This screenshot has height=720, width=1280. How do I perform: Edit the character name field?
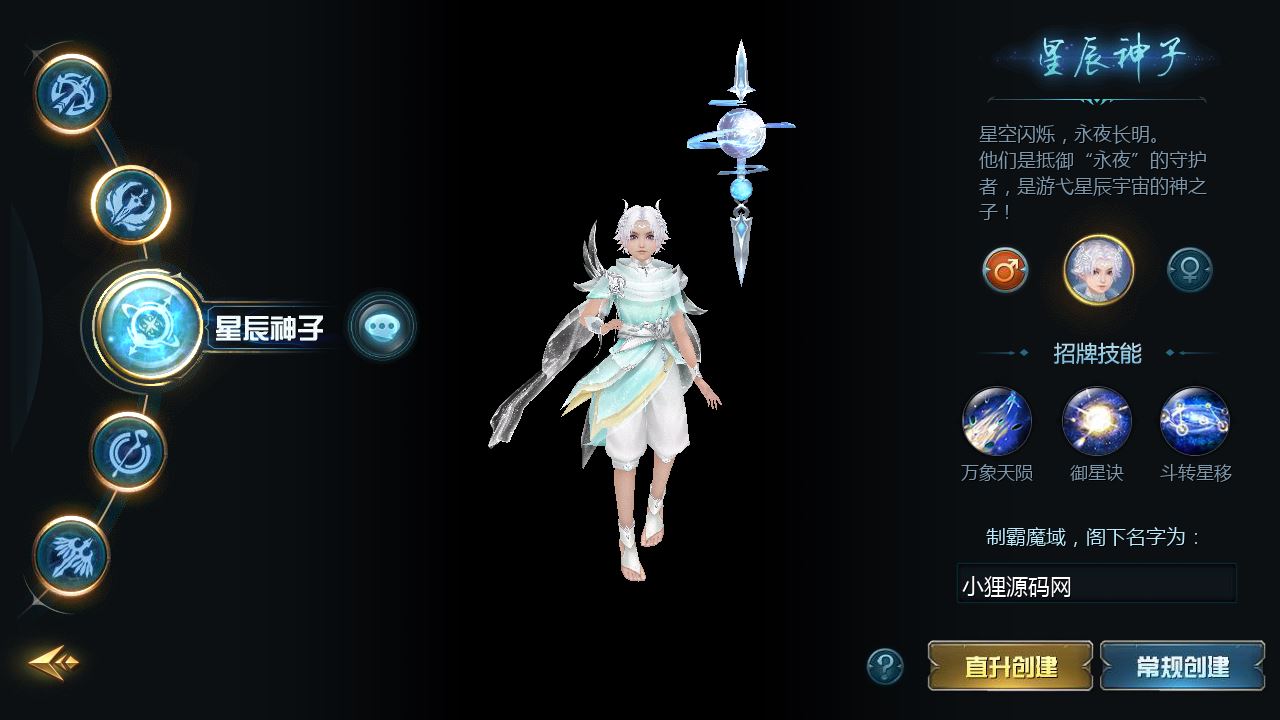[x=1096, y=585]
